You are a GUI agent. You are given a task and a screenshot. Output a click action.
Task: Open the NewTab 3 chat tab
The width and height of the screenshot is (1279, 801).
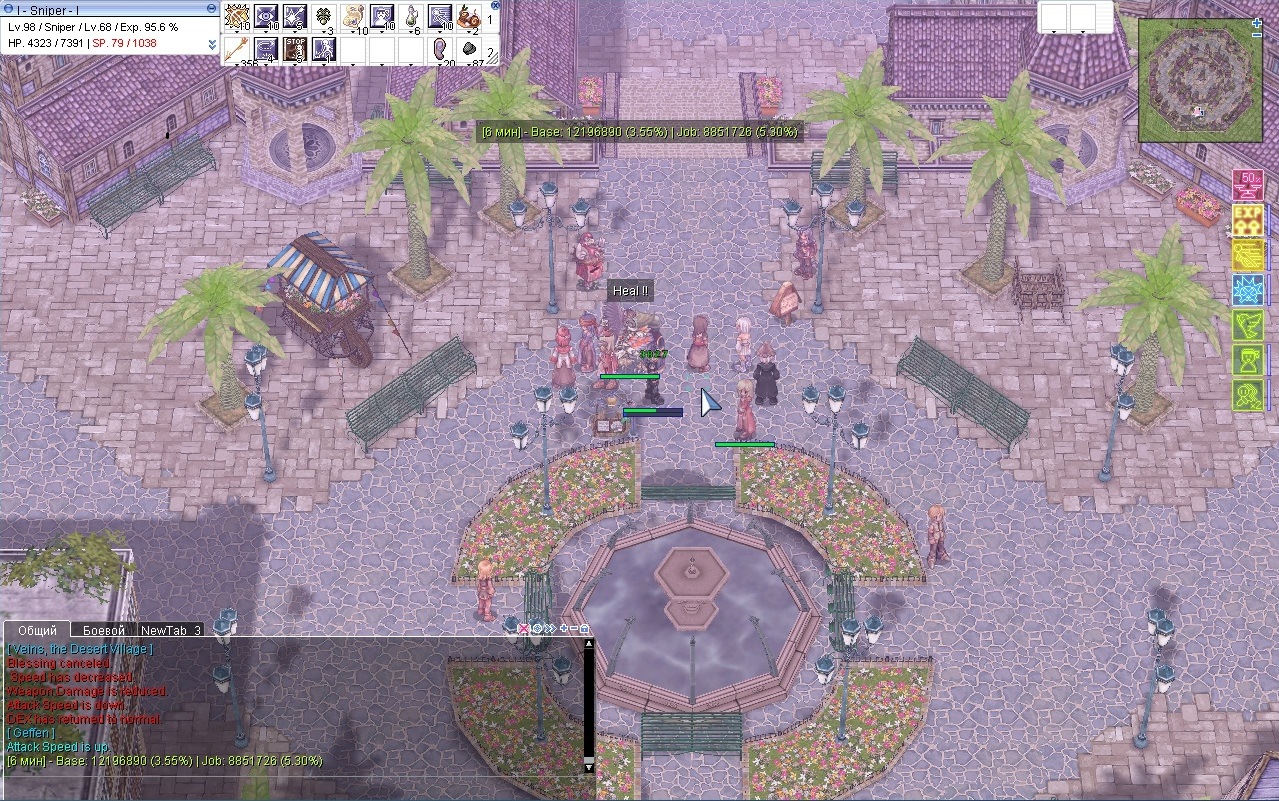(170, 630)
